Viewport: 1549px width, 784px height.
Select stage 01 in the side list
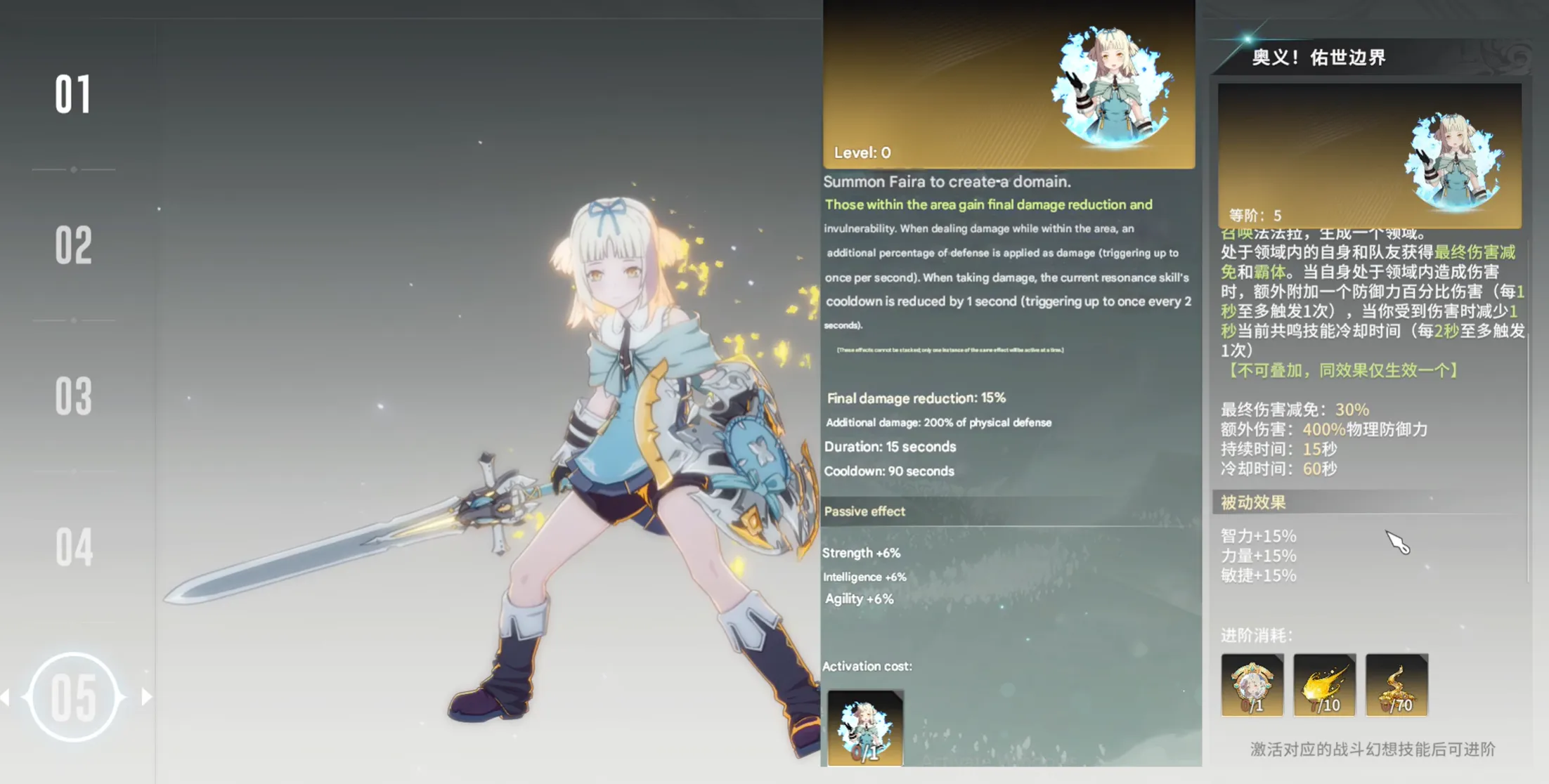73,95
